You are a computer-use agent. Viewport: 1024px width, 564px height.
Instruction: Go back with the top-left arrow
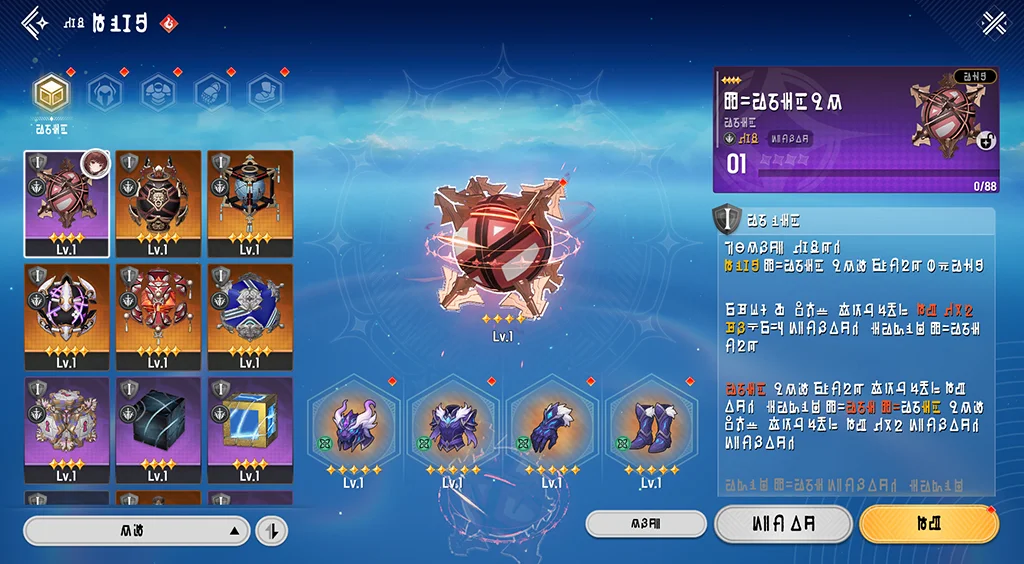35,22
